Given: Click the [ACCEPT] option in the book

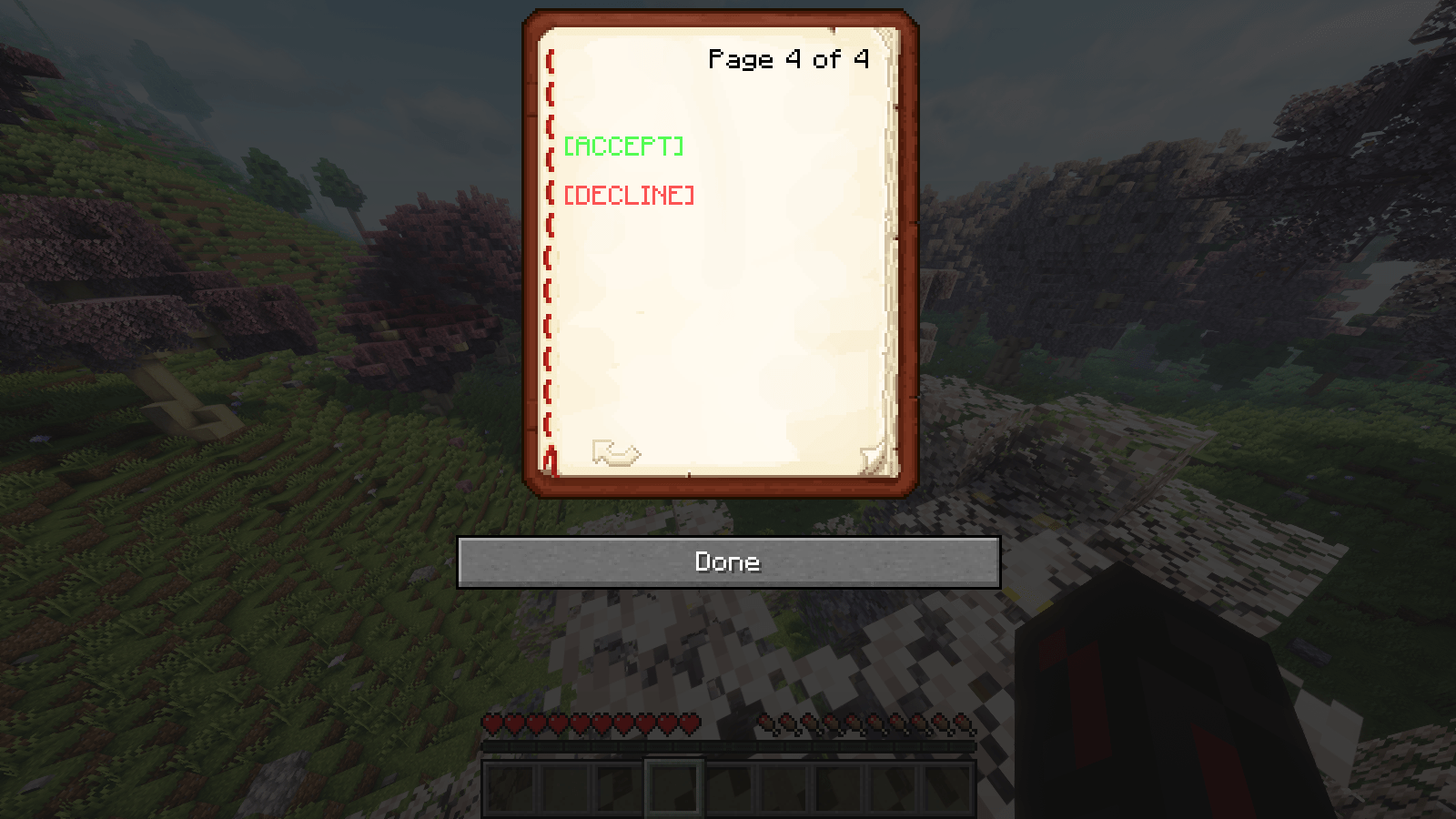Looking at the screenshot, I should coord(624,146).
